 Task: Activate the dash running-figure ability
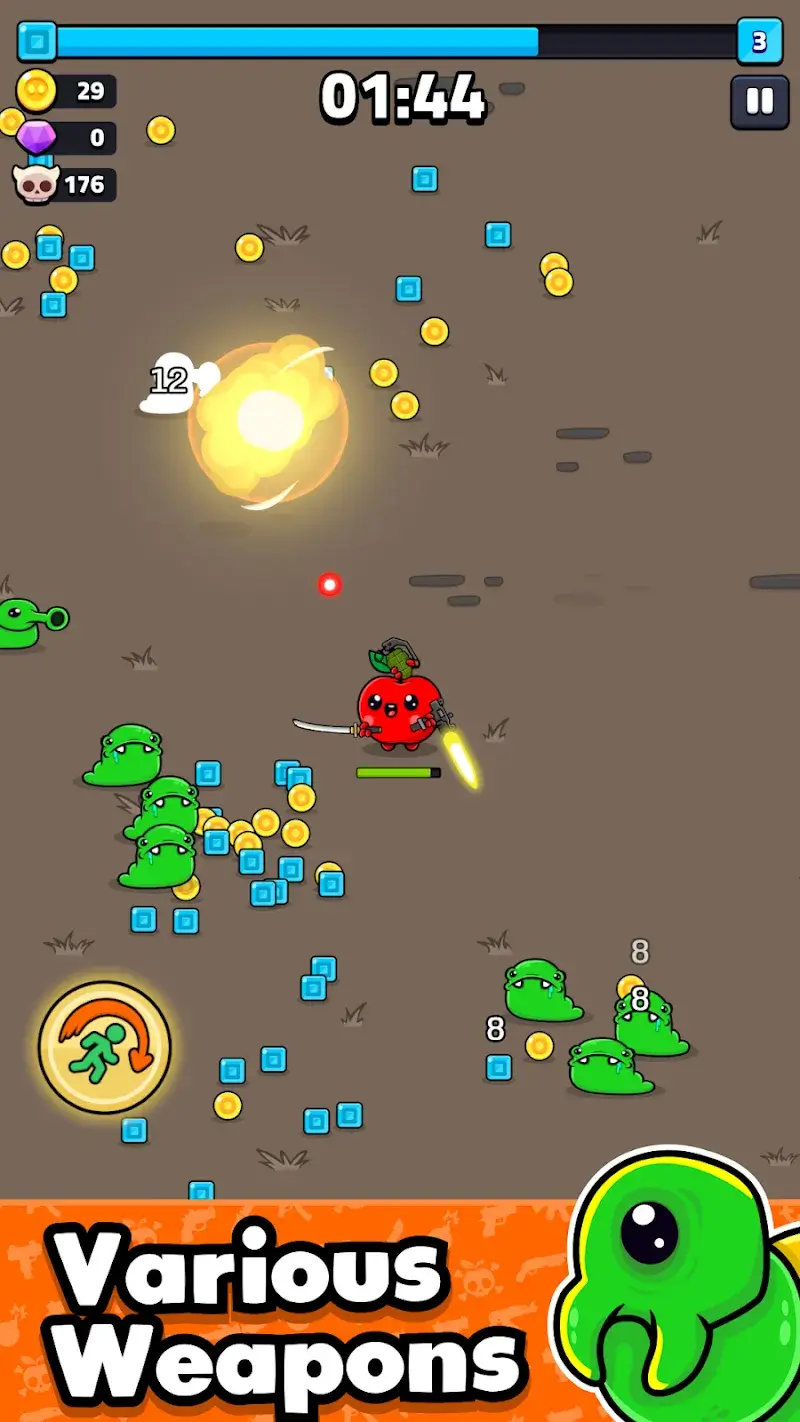[104, 1047]
